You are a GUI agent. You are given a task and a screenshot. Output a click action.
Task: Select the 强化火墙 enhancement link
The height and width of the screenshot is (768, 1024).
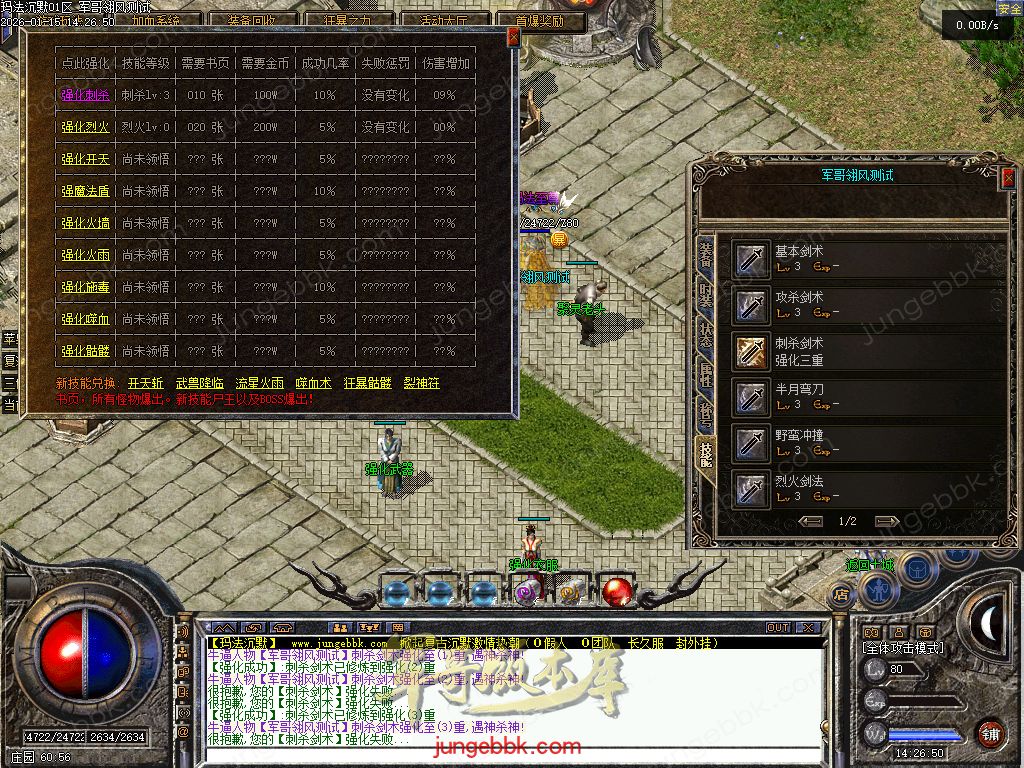(x=84, y=223)
